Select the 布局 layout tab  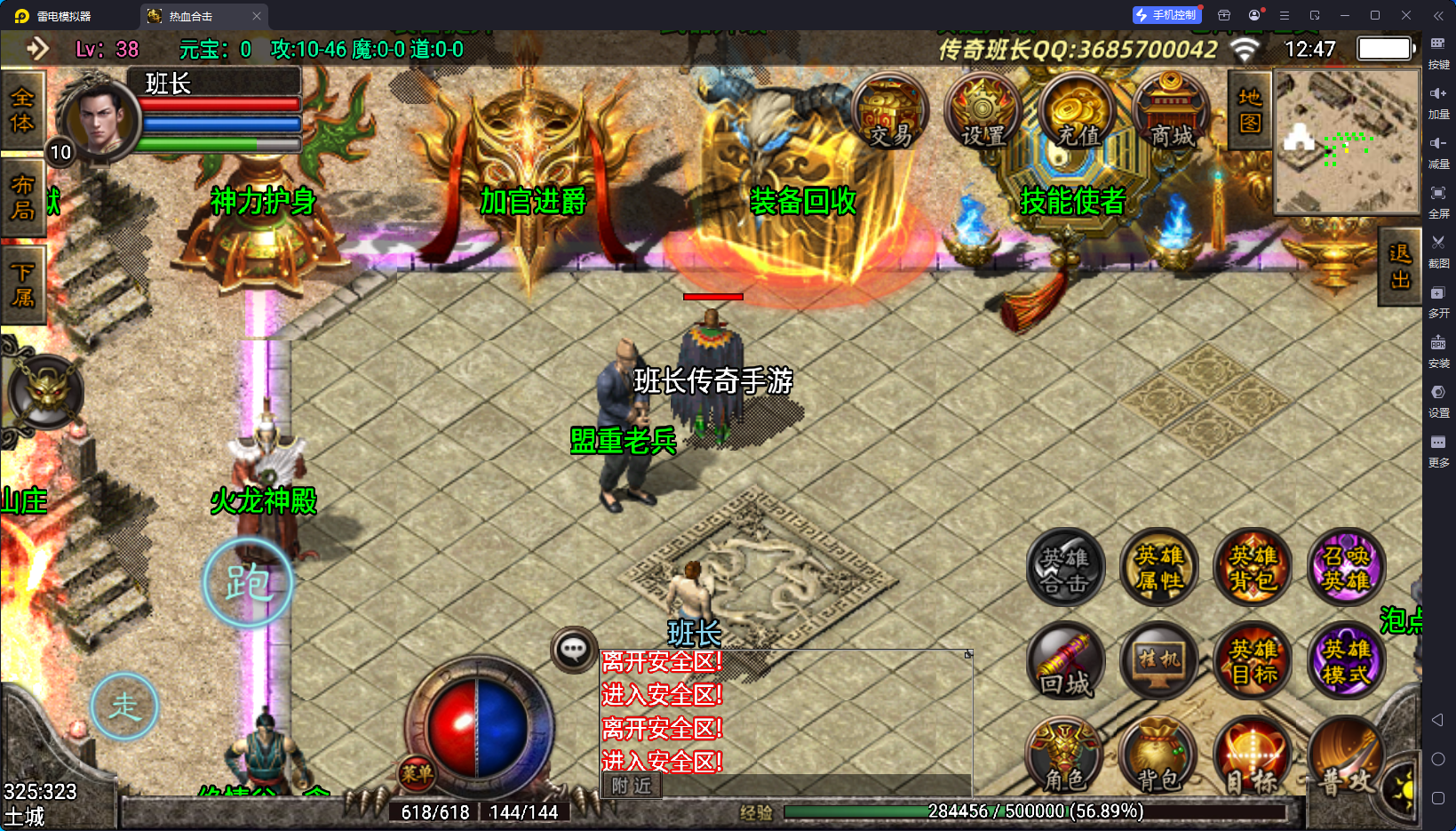[22, 197]
